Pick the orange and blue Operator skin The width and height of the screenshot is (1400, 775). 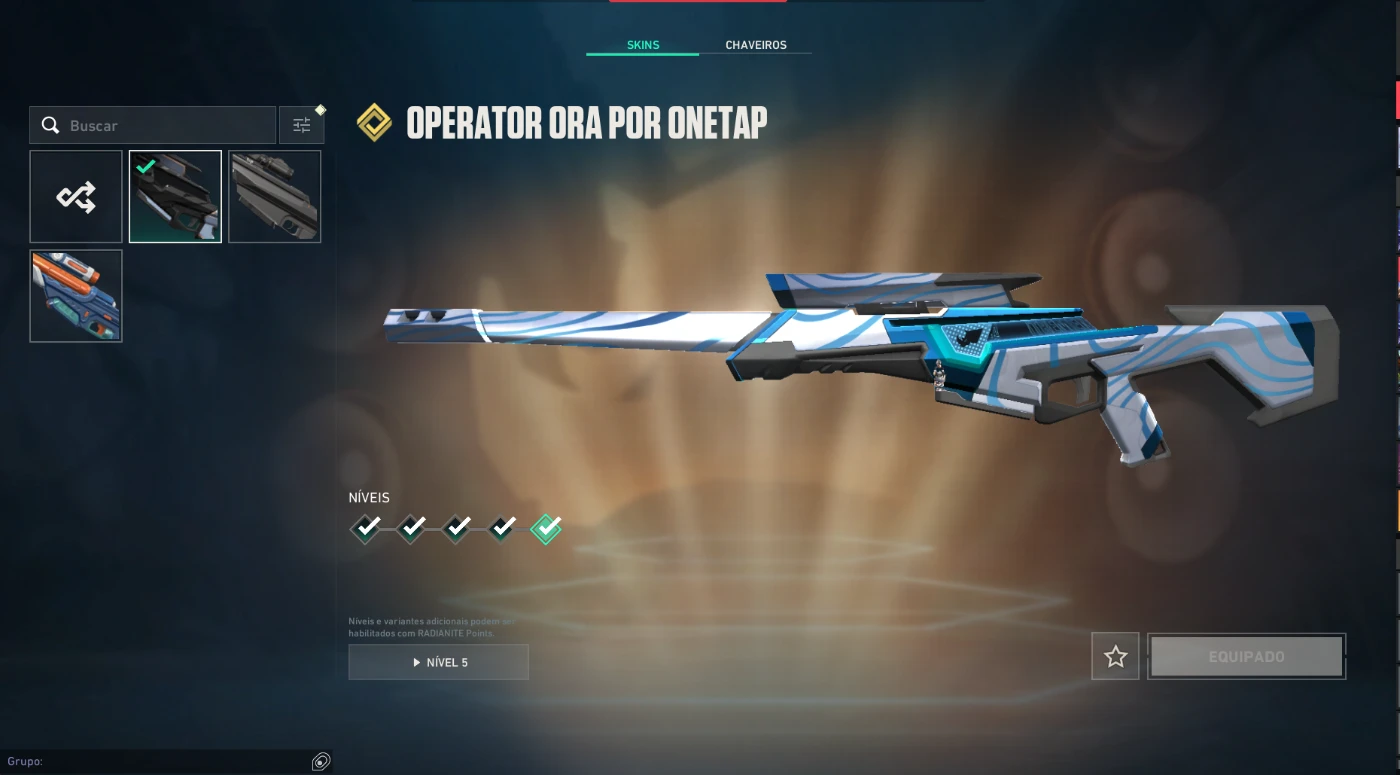[x=76, y=296]
